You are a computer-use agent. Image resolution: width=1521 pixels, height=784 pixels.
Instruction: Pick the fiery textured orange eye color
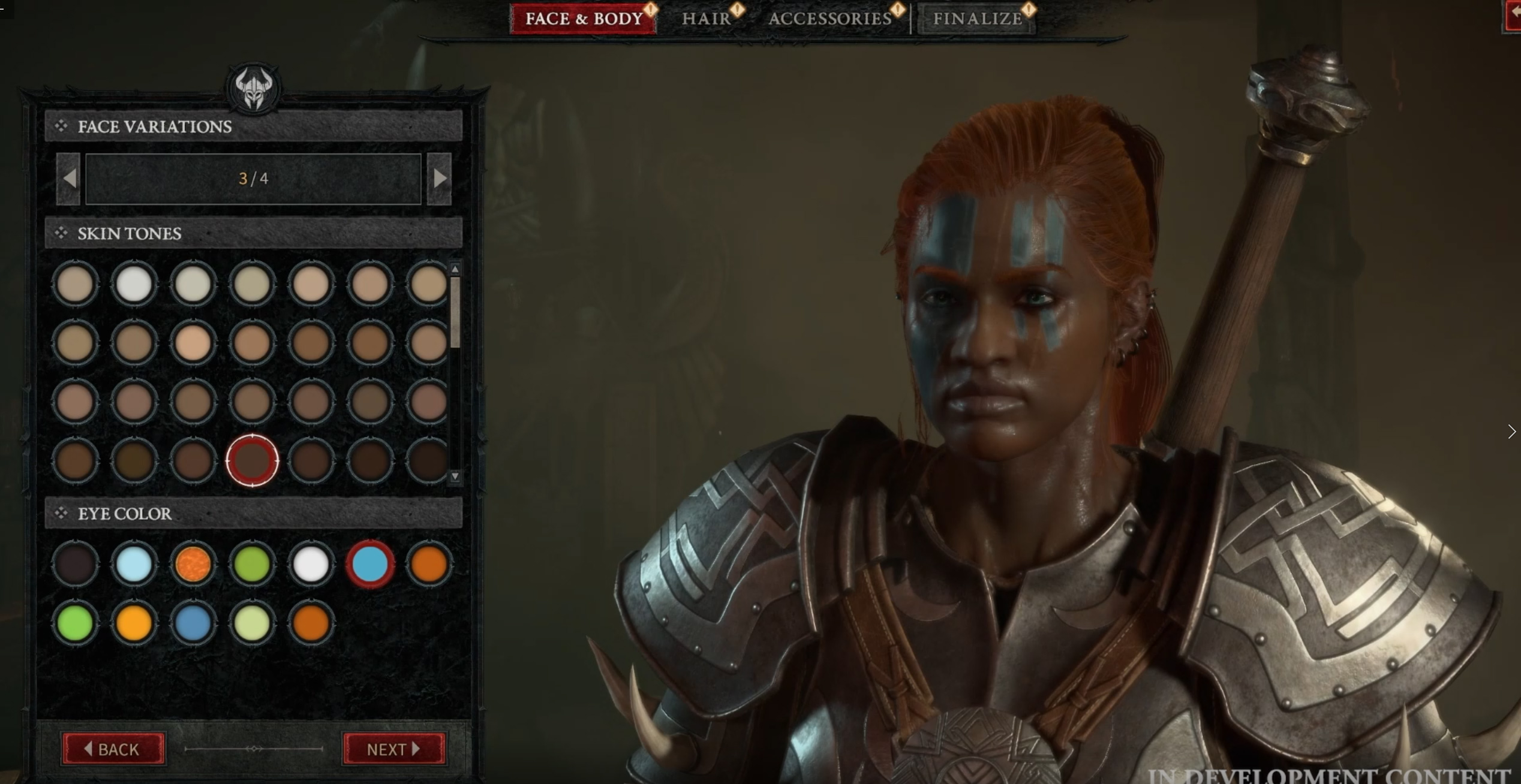coord(193,563)
